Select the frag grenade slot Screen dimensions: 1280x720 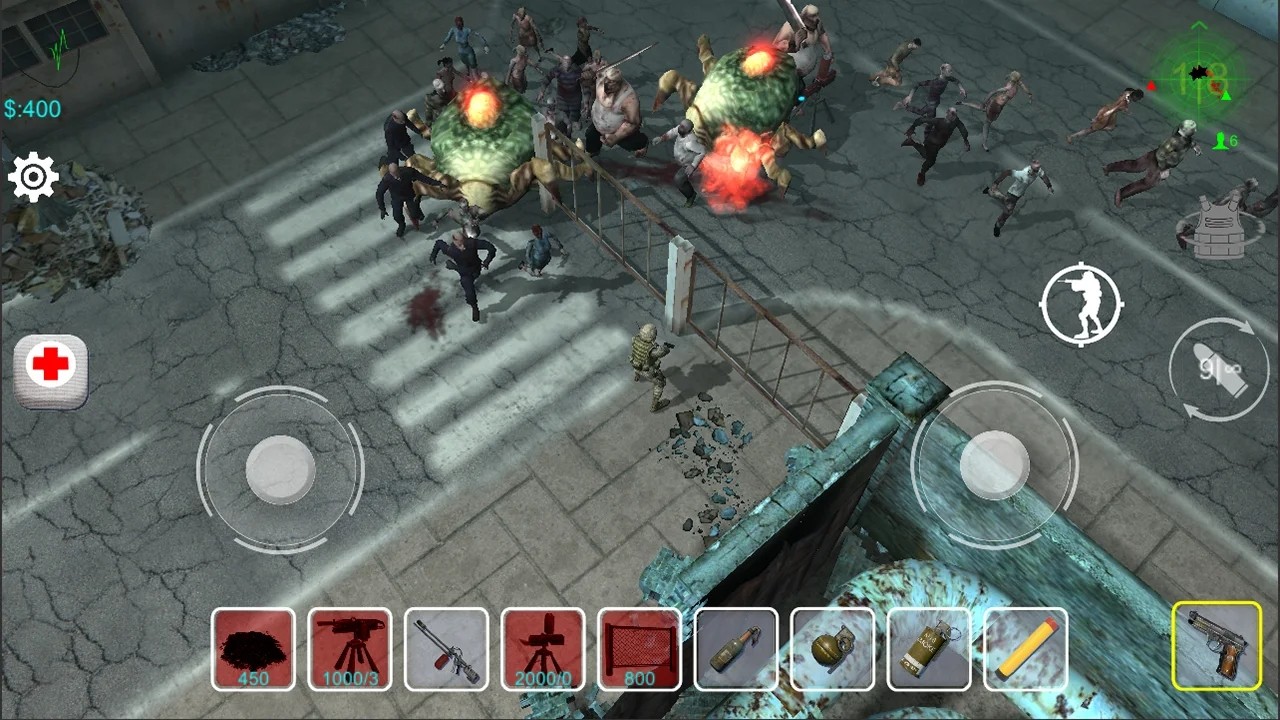pyautogui.click(x=832, y=649)
